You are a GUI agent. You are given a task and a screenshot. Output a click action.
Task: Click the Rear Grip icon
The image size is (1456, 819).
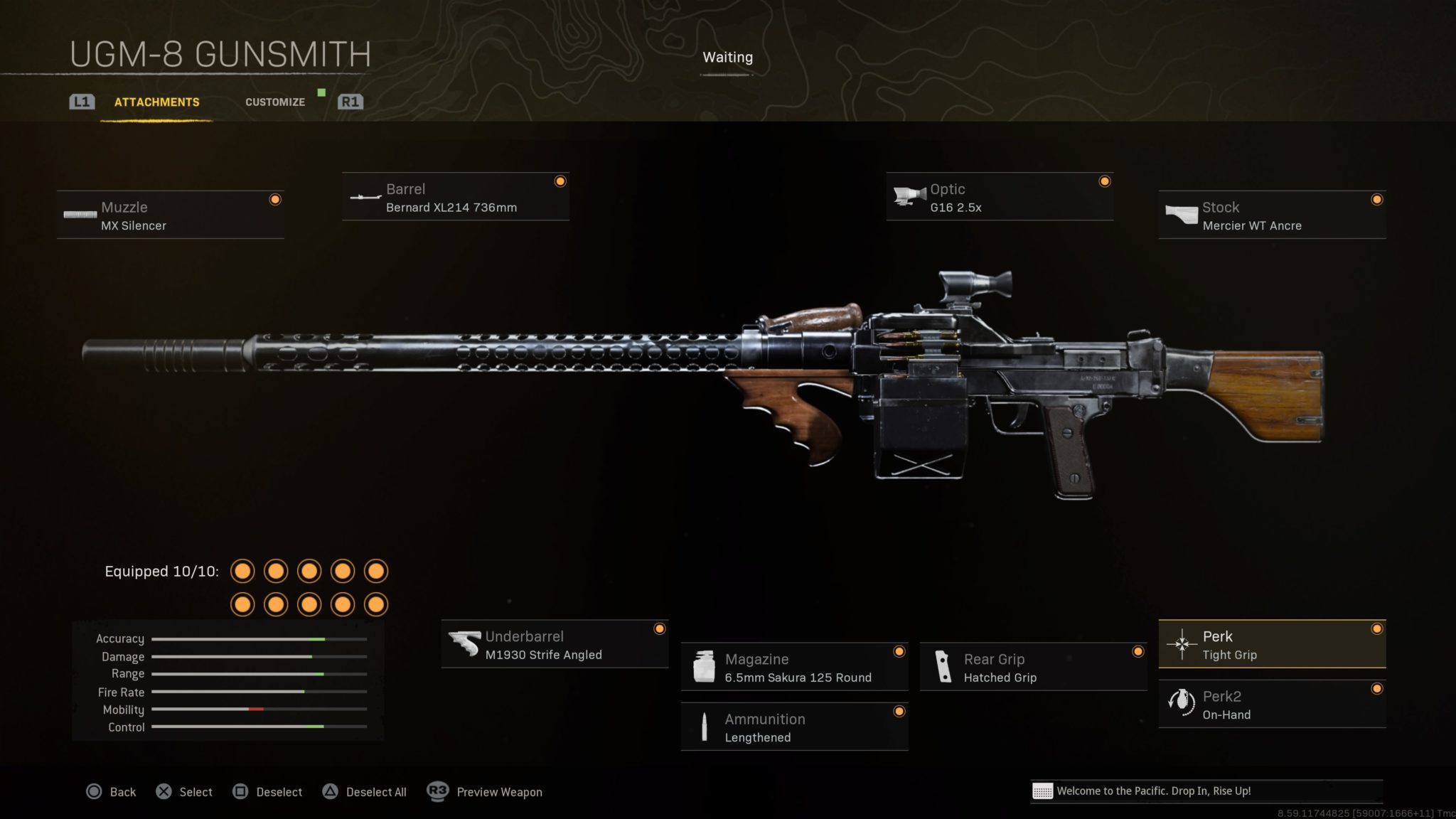point(943,667)
